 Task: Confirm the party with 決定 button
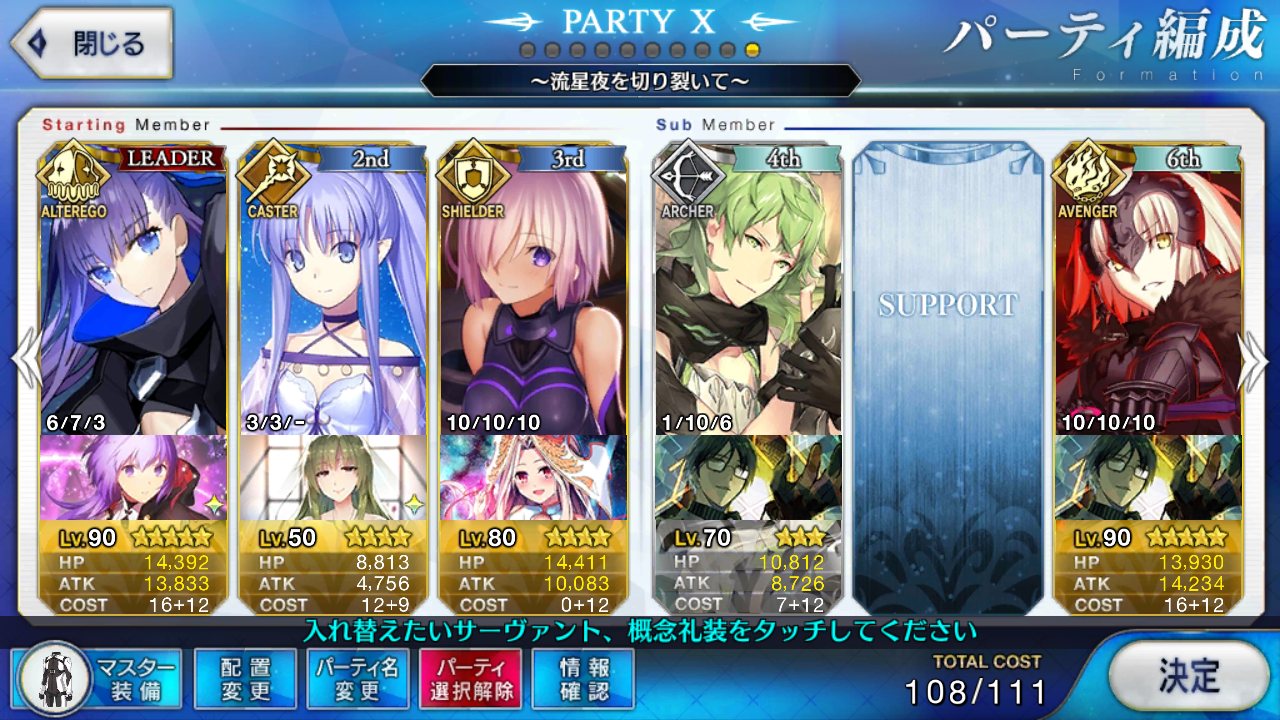point(1188,676)
